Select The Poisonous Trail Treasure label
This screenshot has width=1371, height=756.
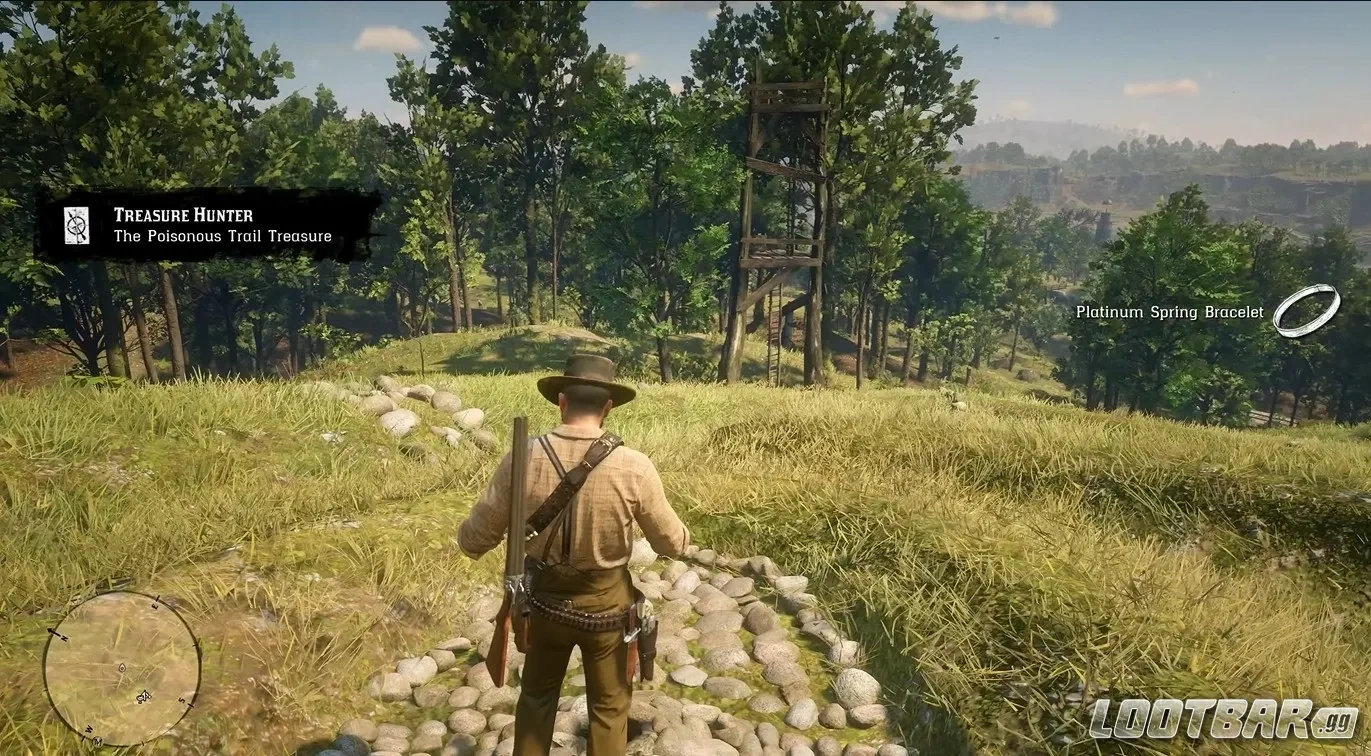click(222, 236)
